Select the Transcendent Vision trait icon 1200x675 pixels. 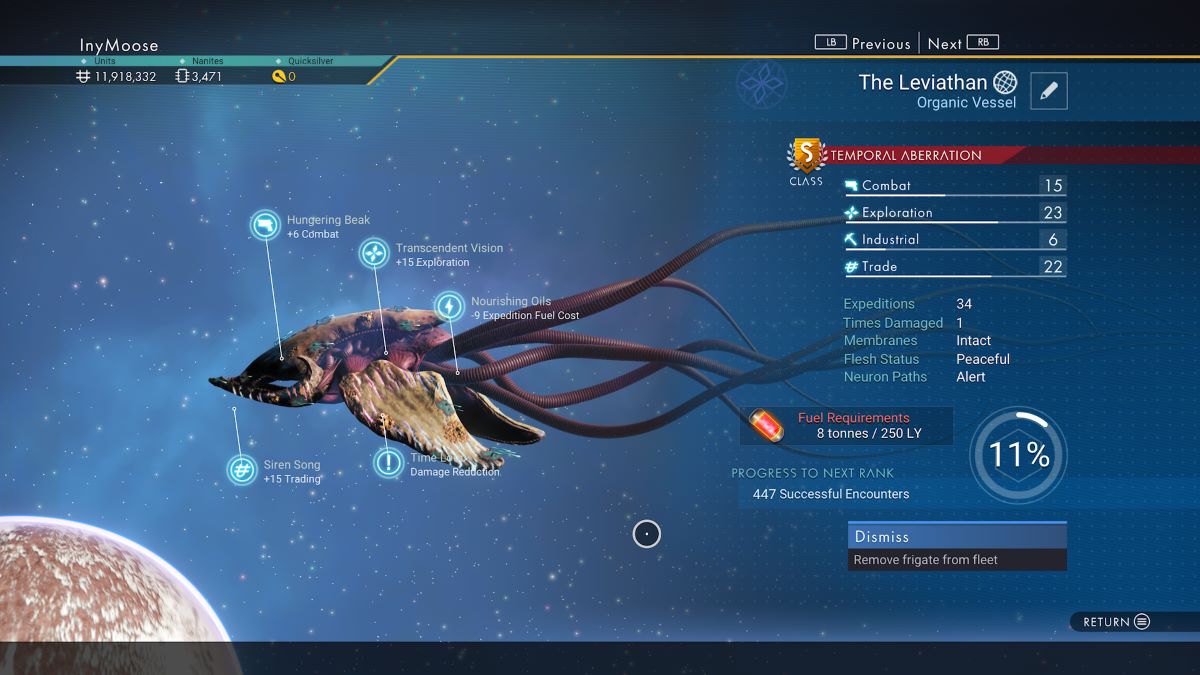[374, 254]
